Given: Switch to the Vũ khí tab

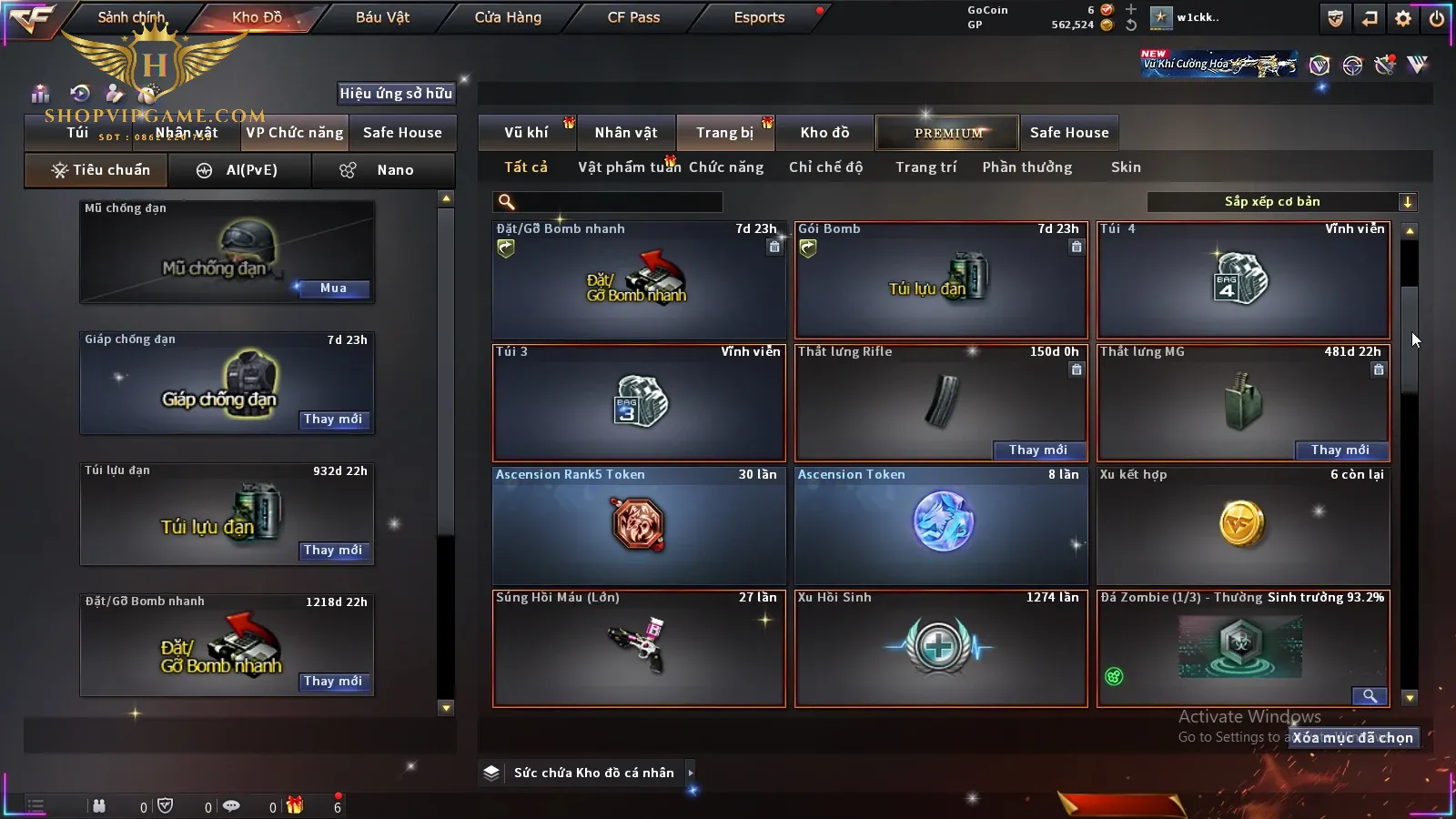Looking at the screenshot, I should point(526,133).
